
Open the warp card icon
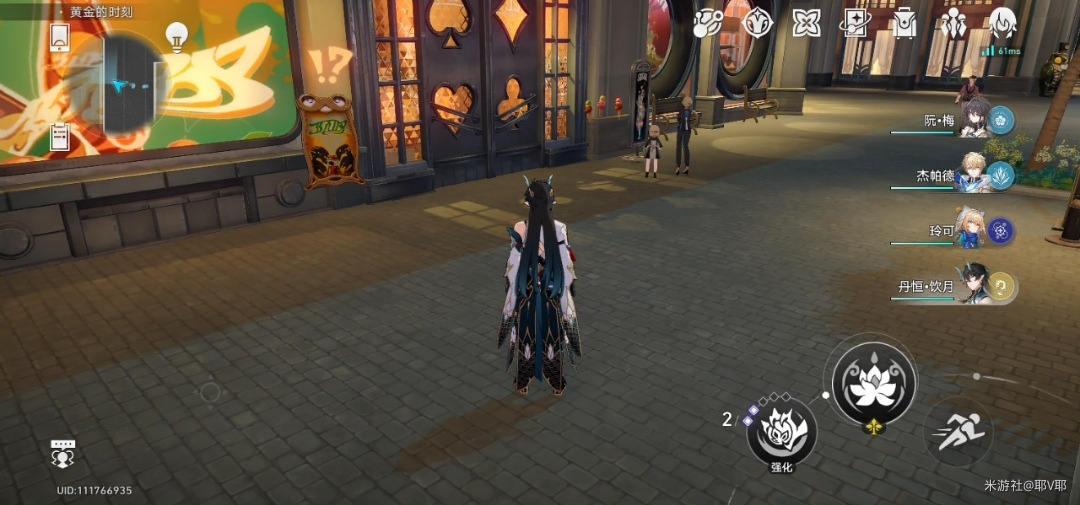[855, 23]
